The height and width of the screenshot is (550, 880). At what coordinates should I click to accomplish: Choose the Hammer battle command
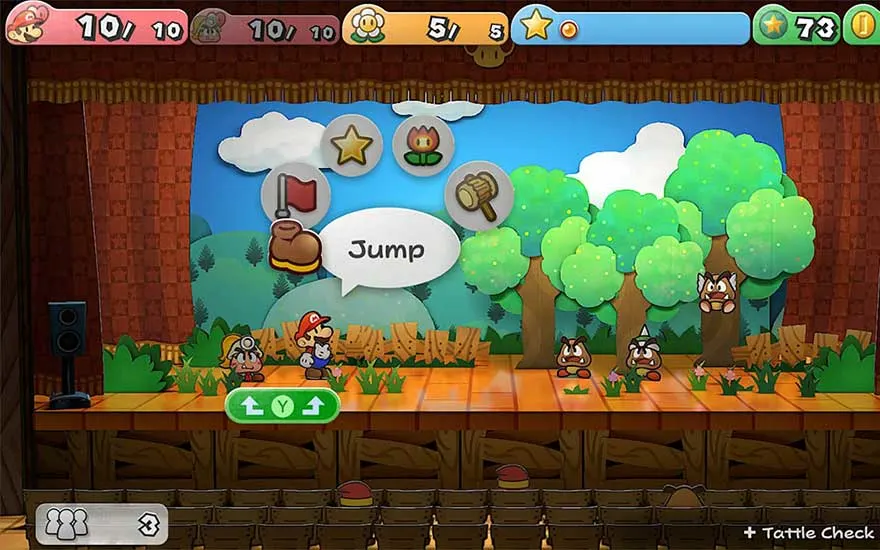pyautogui.click(x=479, y=195)
